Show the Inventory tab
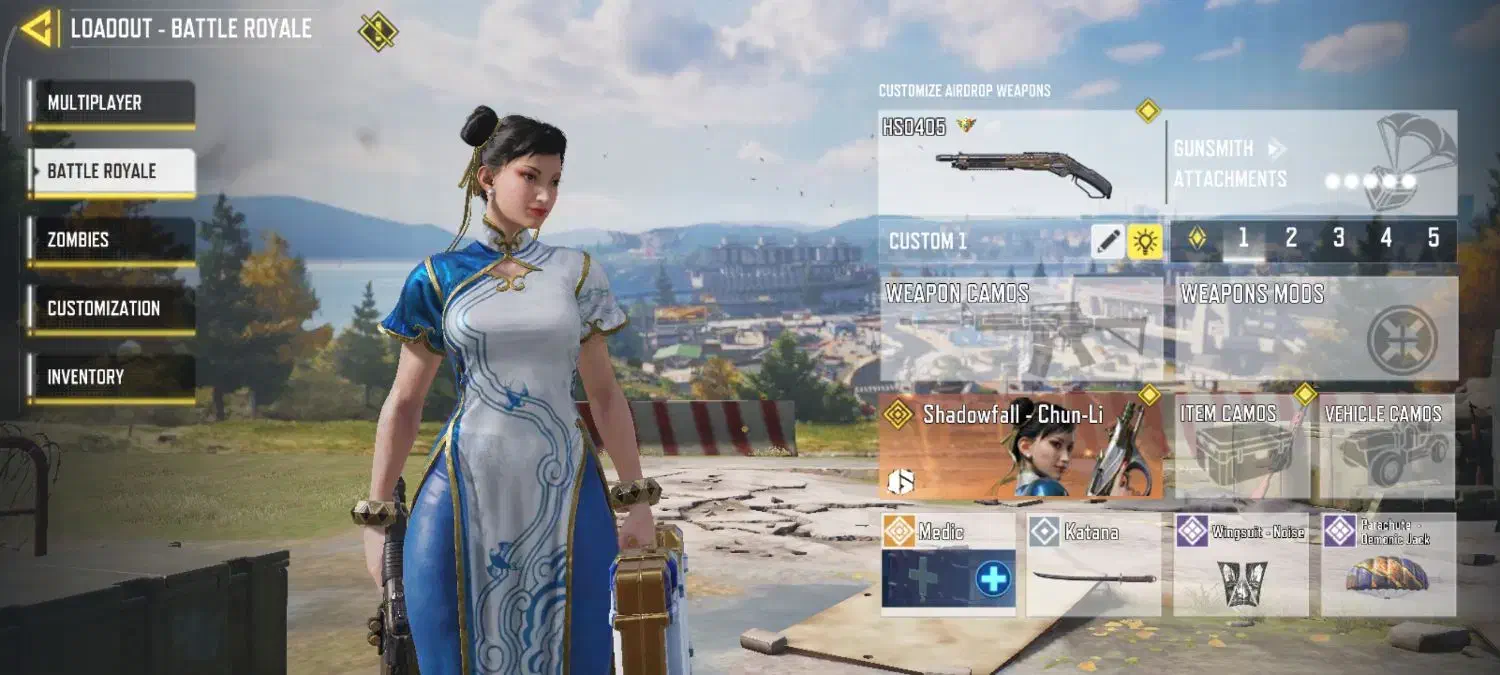 click(111, 377)
